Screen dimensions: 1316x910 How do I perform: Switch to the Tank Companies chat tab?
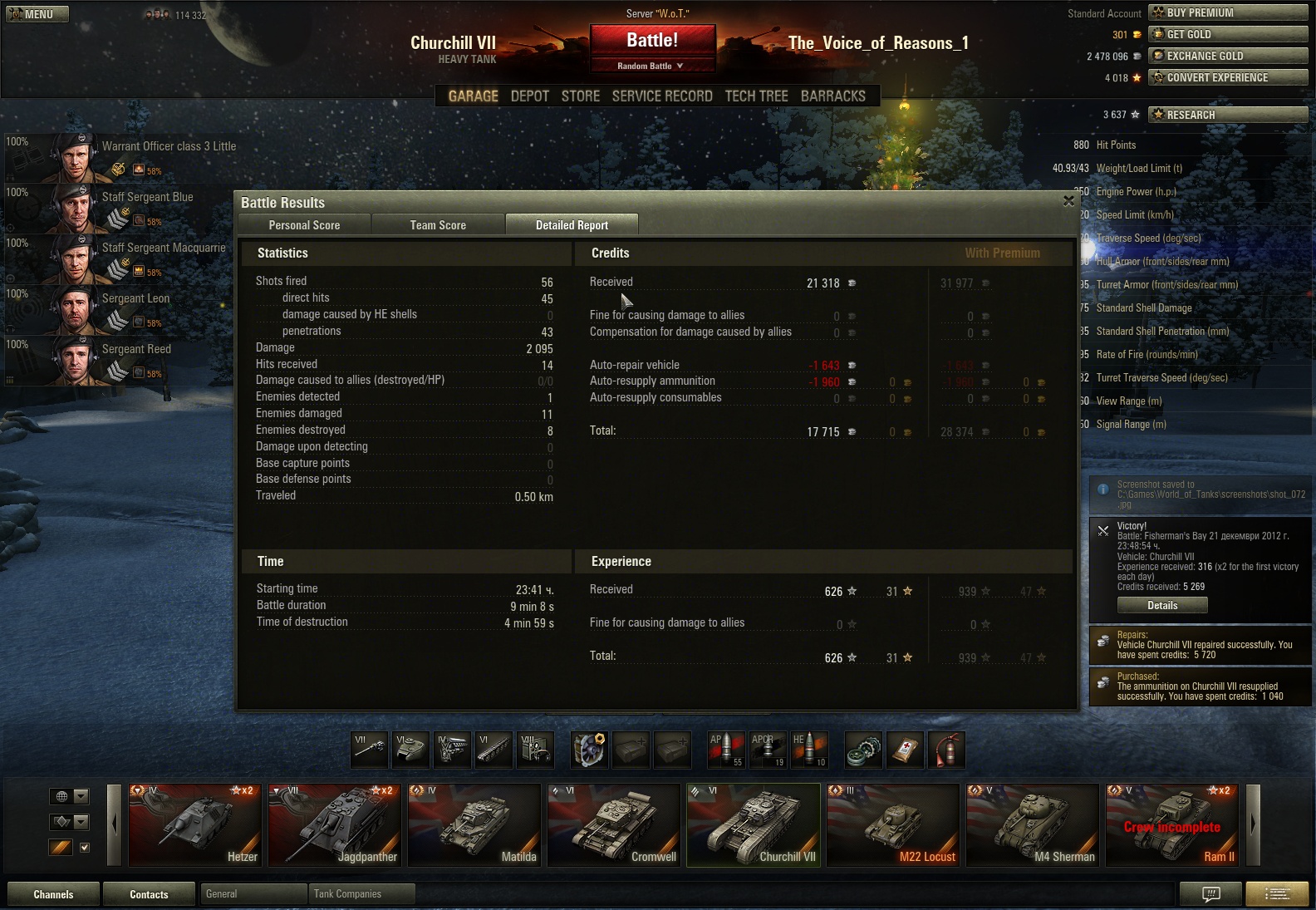tap(360, 894)
